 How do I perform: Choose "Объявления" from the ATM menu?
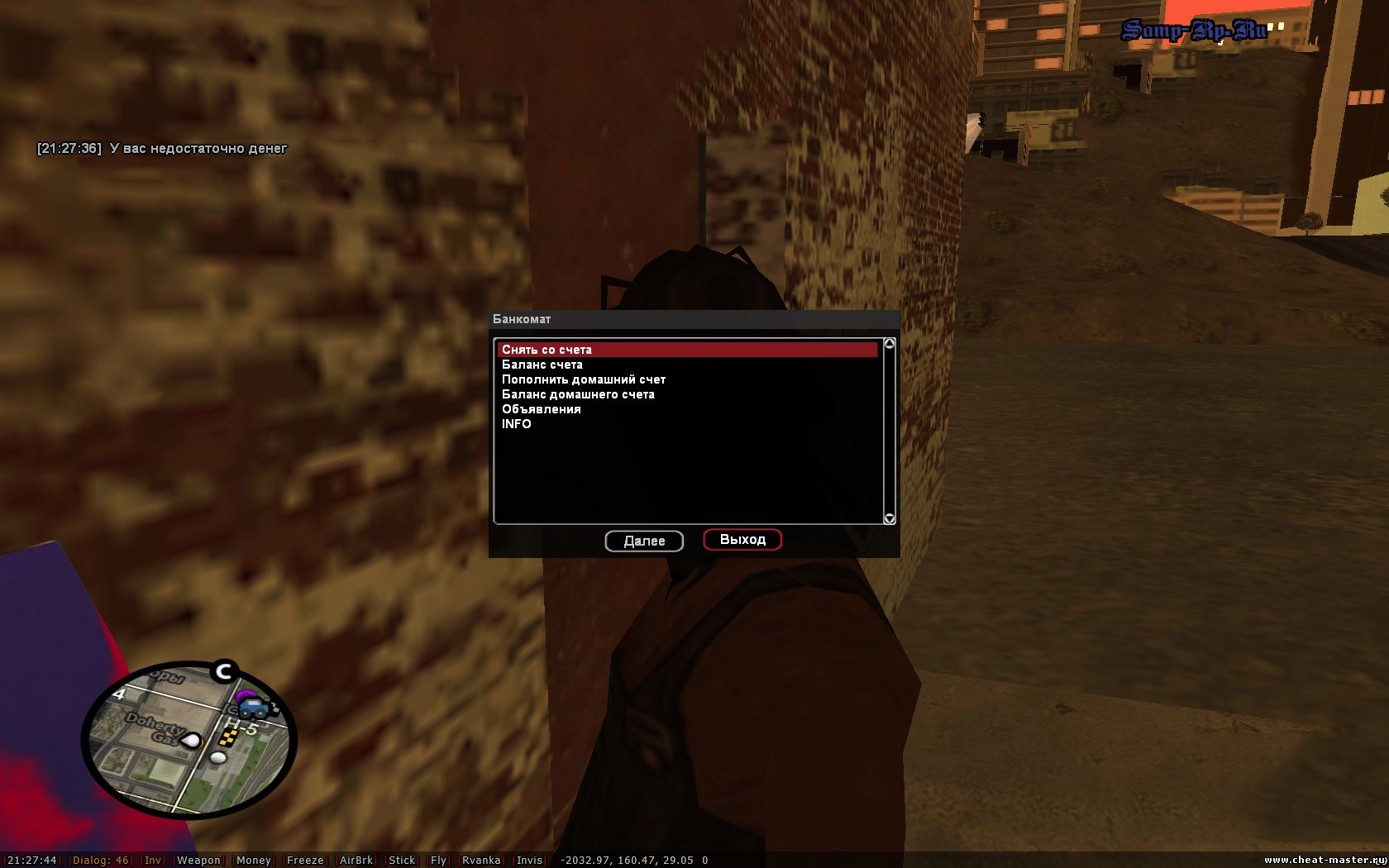(542, 409)
